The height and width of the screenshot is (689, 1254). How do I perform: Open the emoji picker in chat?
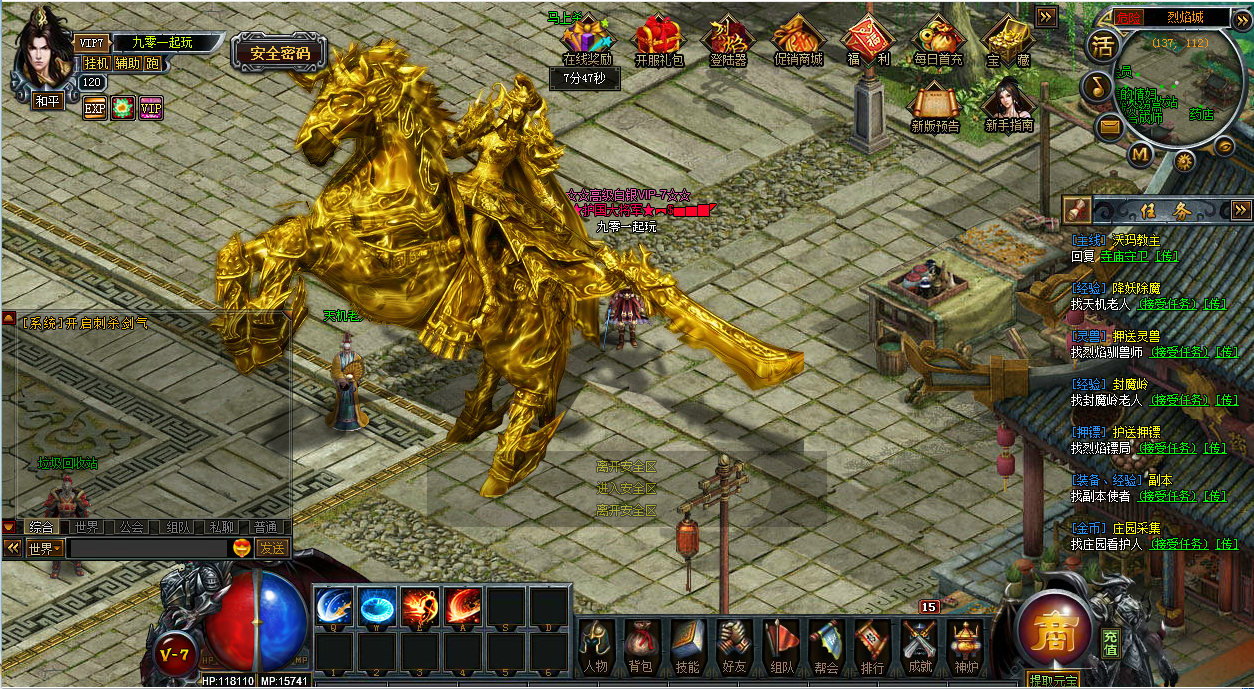(241, 548)
